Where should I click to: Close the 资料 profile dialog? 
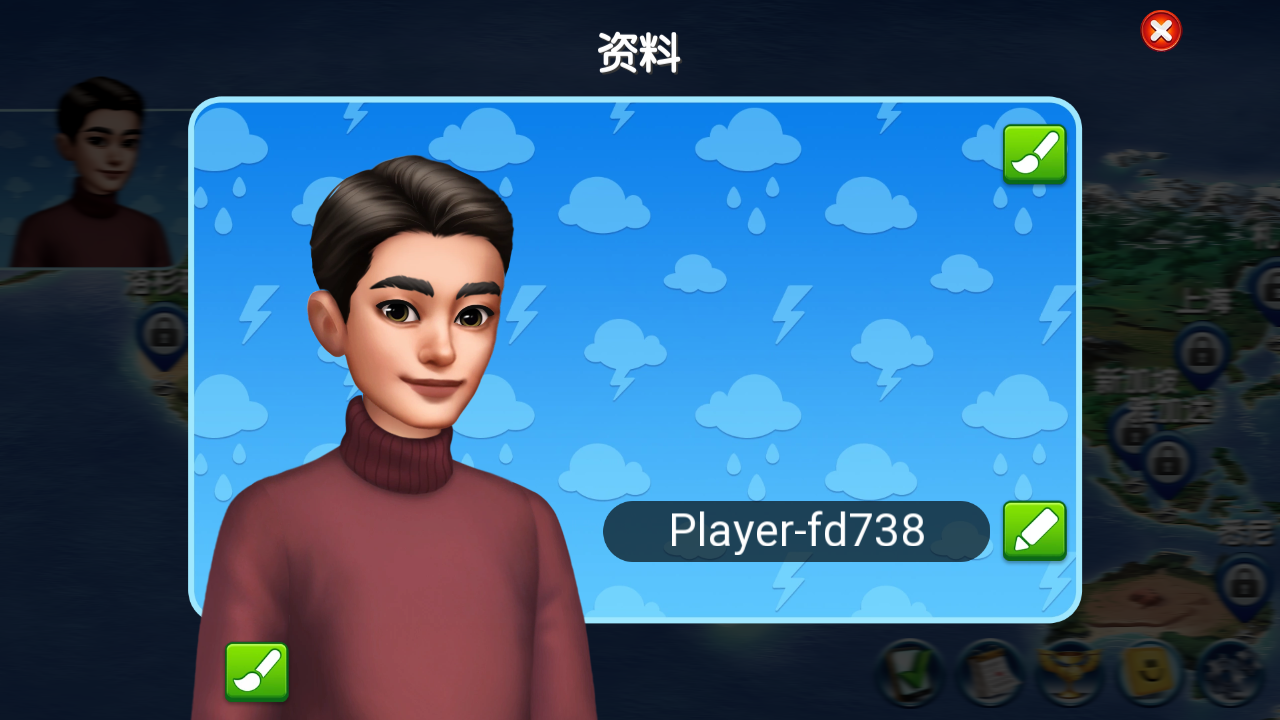tap(1160, 30)
